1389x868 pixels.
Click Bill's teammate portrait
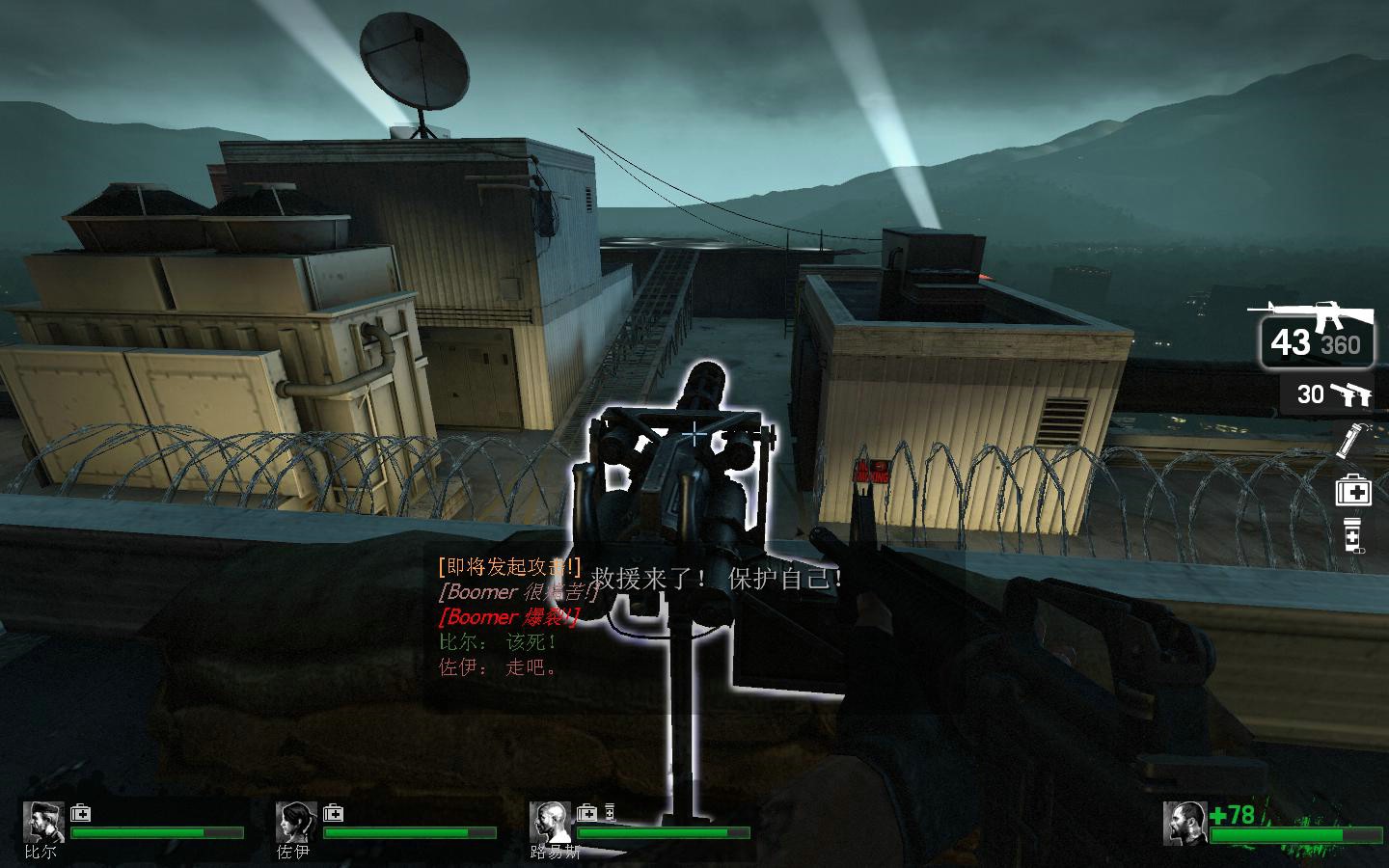43,823
